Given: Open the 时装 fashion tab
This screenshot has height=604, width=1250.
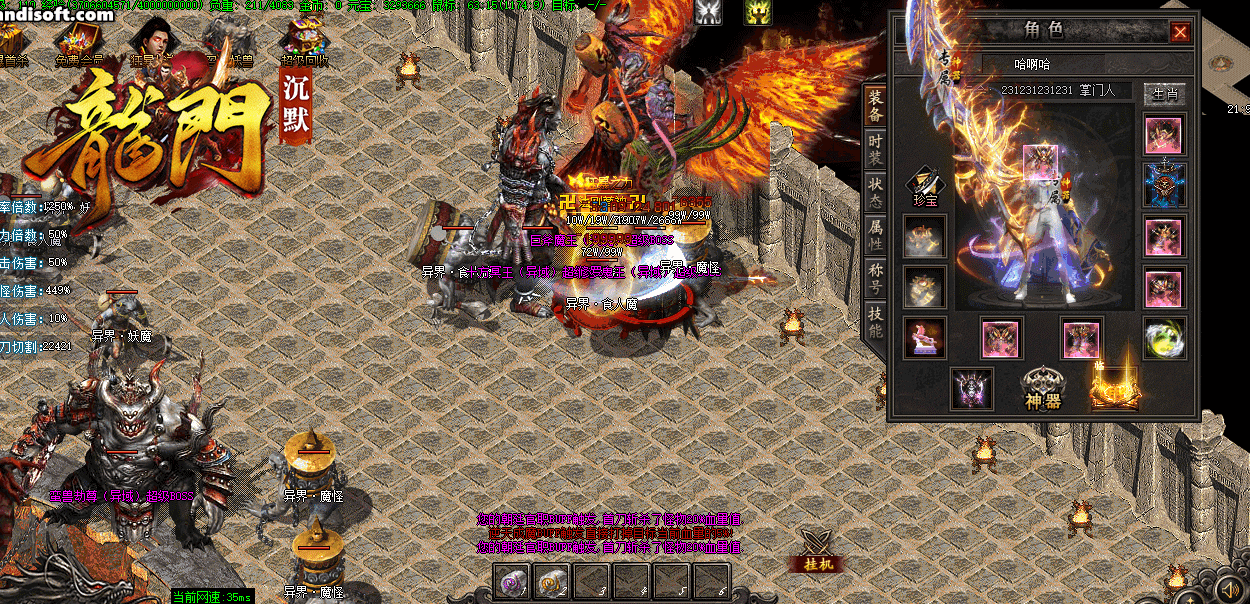Looking at the screenshot, I should click(x=875, y=150).
